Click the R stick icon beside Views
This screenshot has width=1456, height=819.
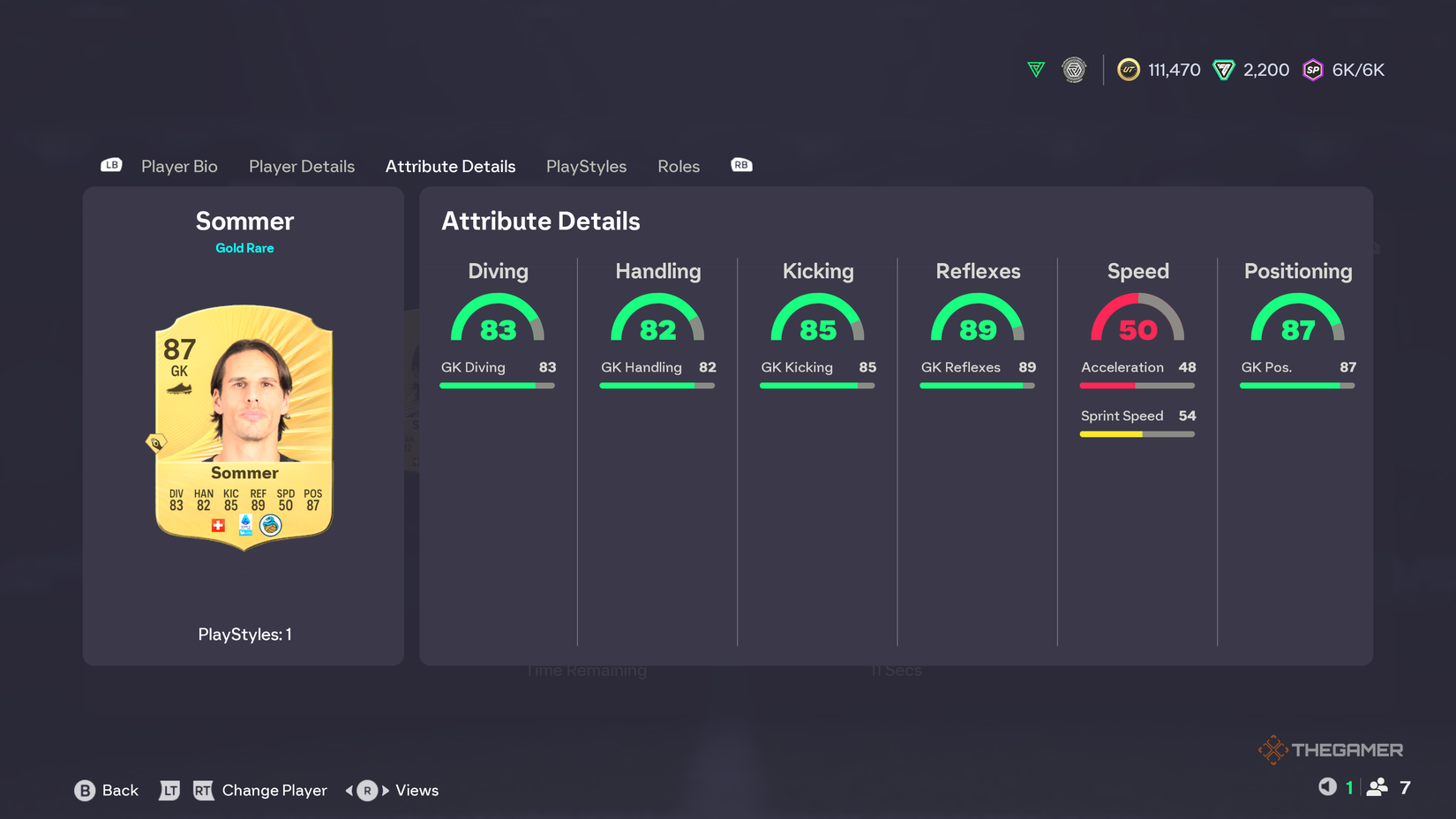pyautogui.click(x=365, y=791)
